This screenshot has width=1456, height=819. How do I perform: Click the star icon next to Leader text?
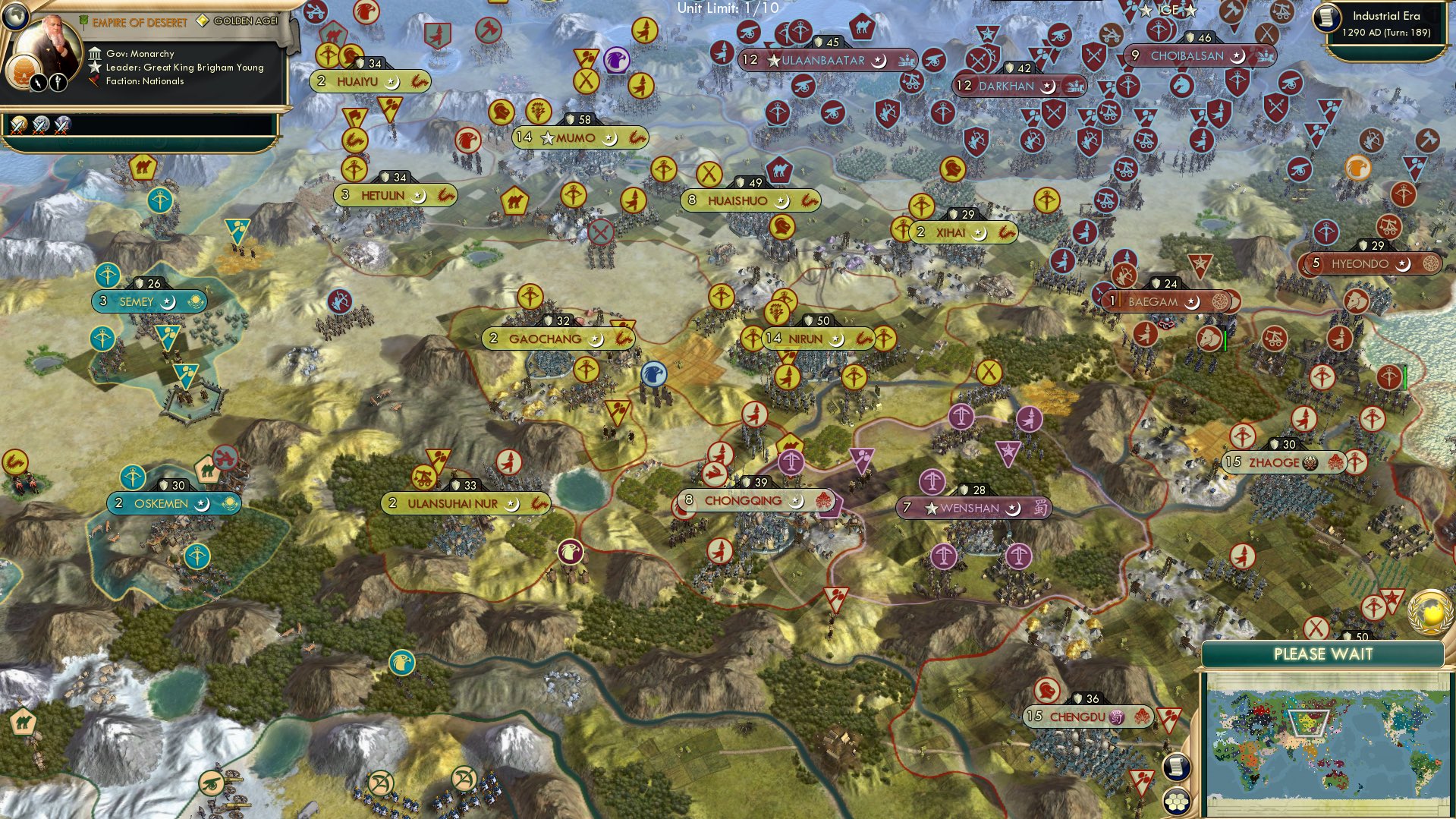pyautogui.click(x=95, y=68)
